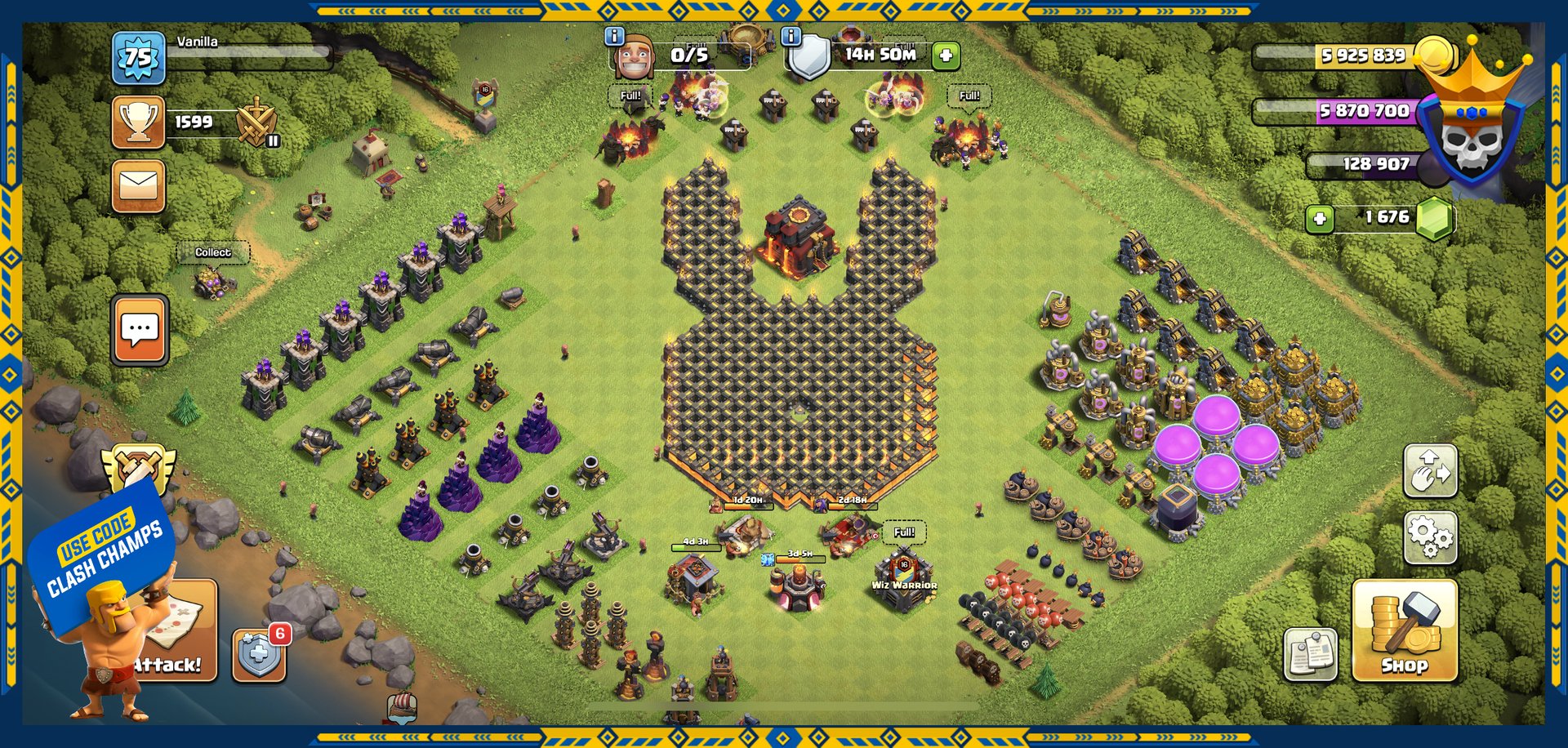Open the chat speech bubble
This screenshot has height=748, width=1568.
(x=140, y=329)
